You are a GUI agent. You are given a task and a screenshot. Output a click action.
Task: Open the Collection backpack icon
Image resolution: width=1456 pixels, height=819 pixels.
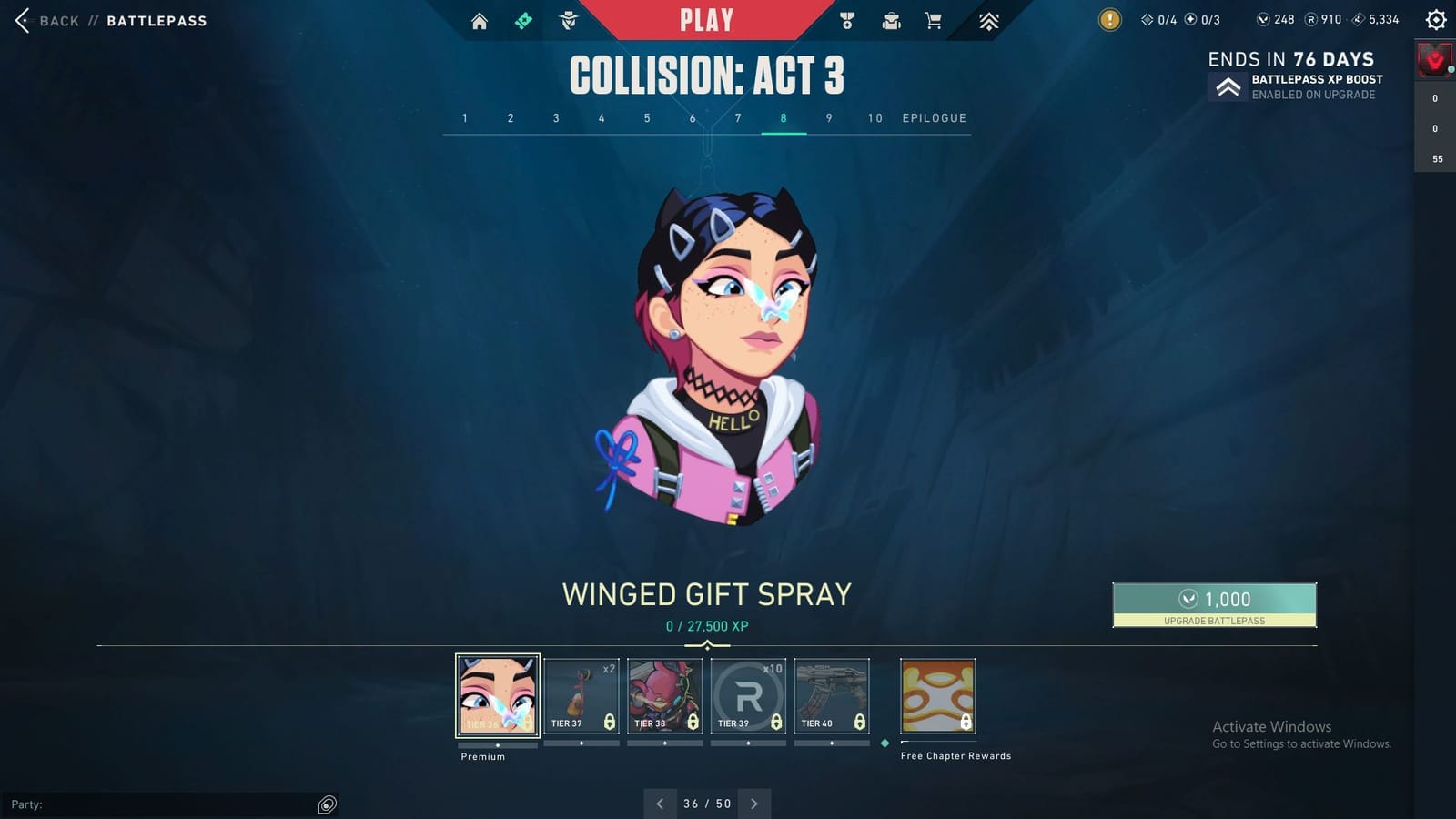point(890,20)
